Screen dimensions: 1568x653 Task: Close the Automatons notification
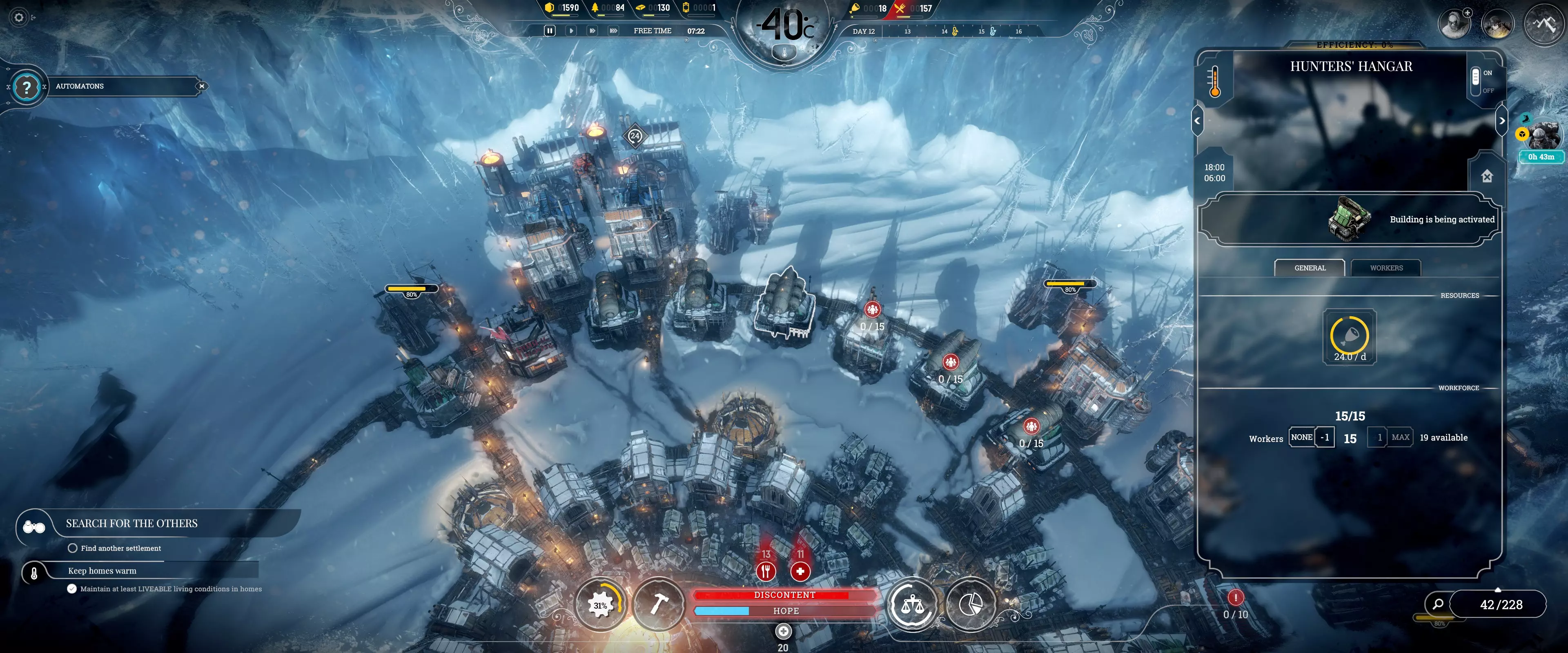click(201, 87)
